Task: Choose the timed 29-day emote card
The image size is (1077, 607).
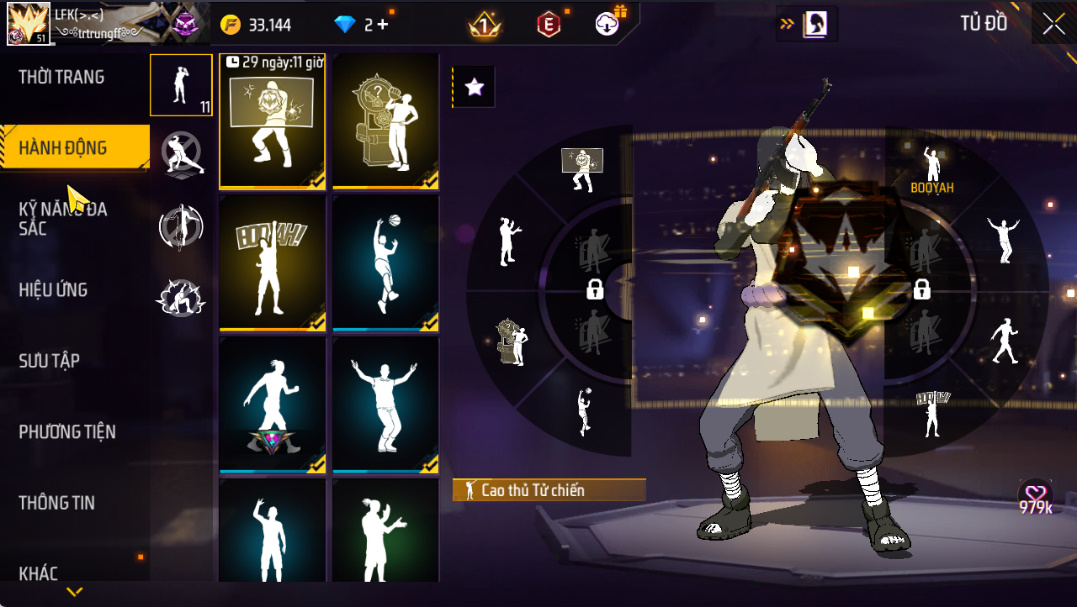Action: click(x=272, y=122)
